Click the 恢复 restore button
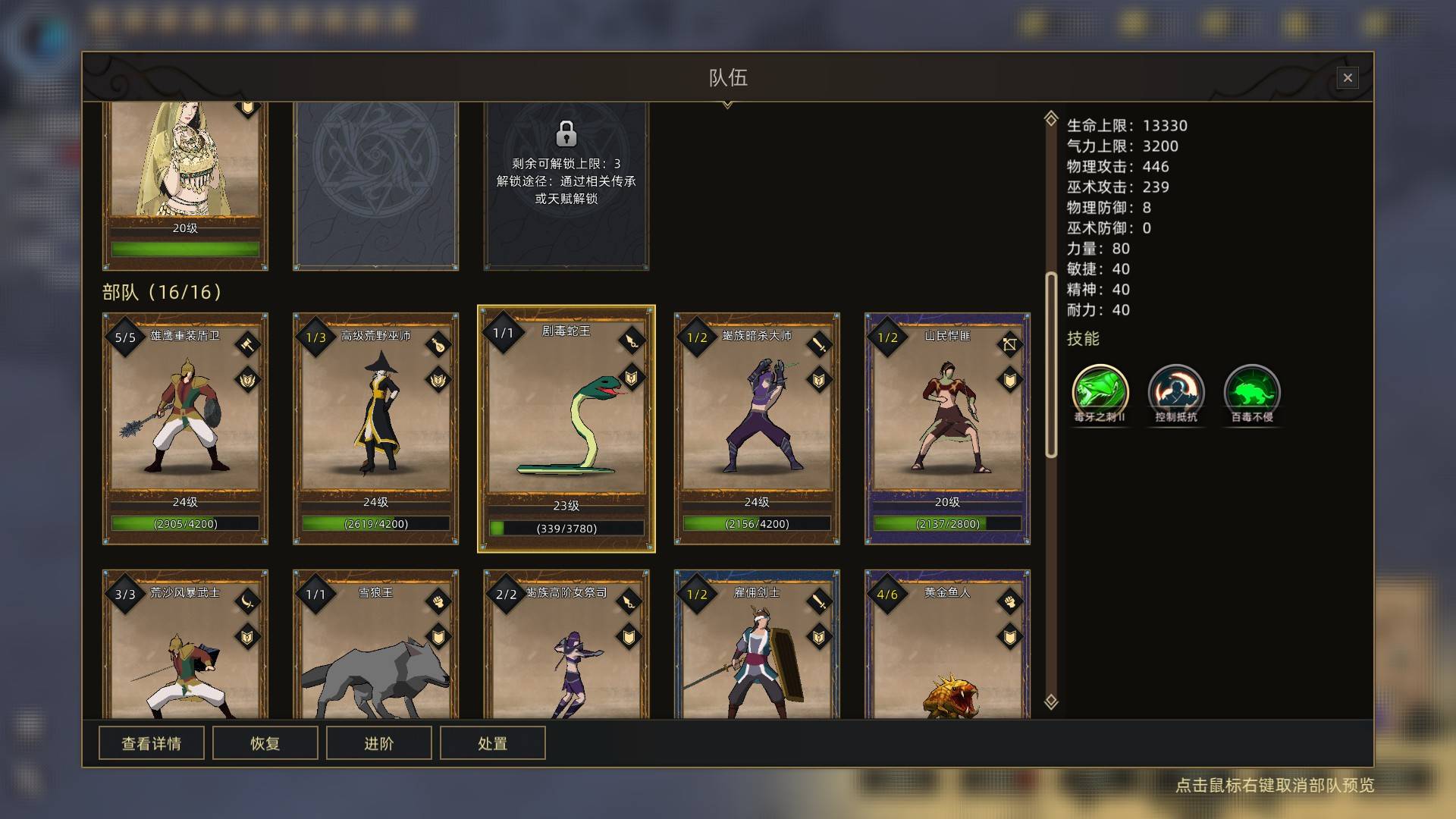Image resolution: width=1456 pixels, height=819 pixels. [265, 743]
